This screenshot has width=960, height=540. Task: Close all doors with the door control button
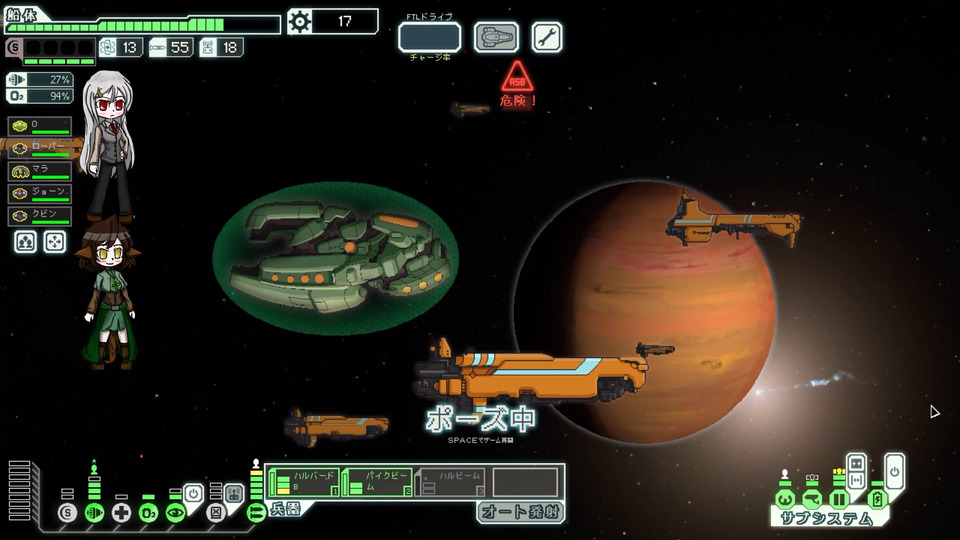tap(856, 465)
